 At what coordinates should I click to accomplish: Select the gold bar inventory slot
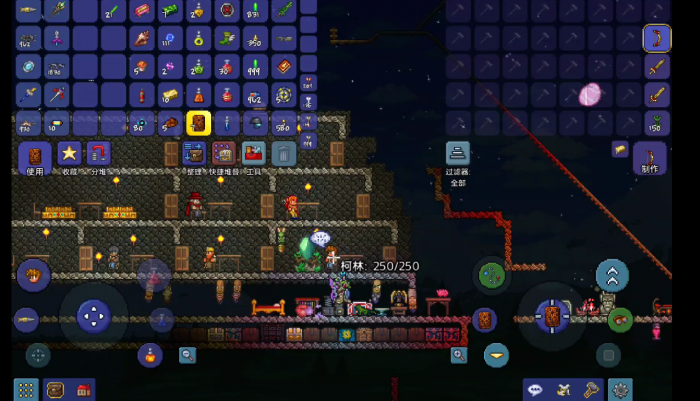pos(169,96)
